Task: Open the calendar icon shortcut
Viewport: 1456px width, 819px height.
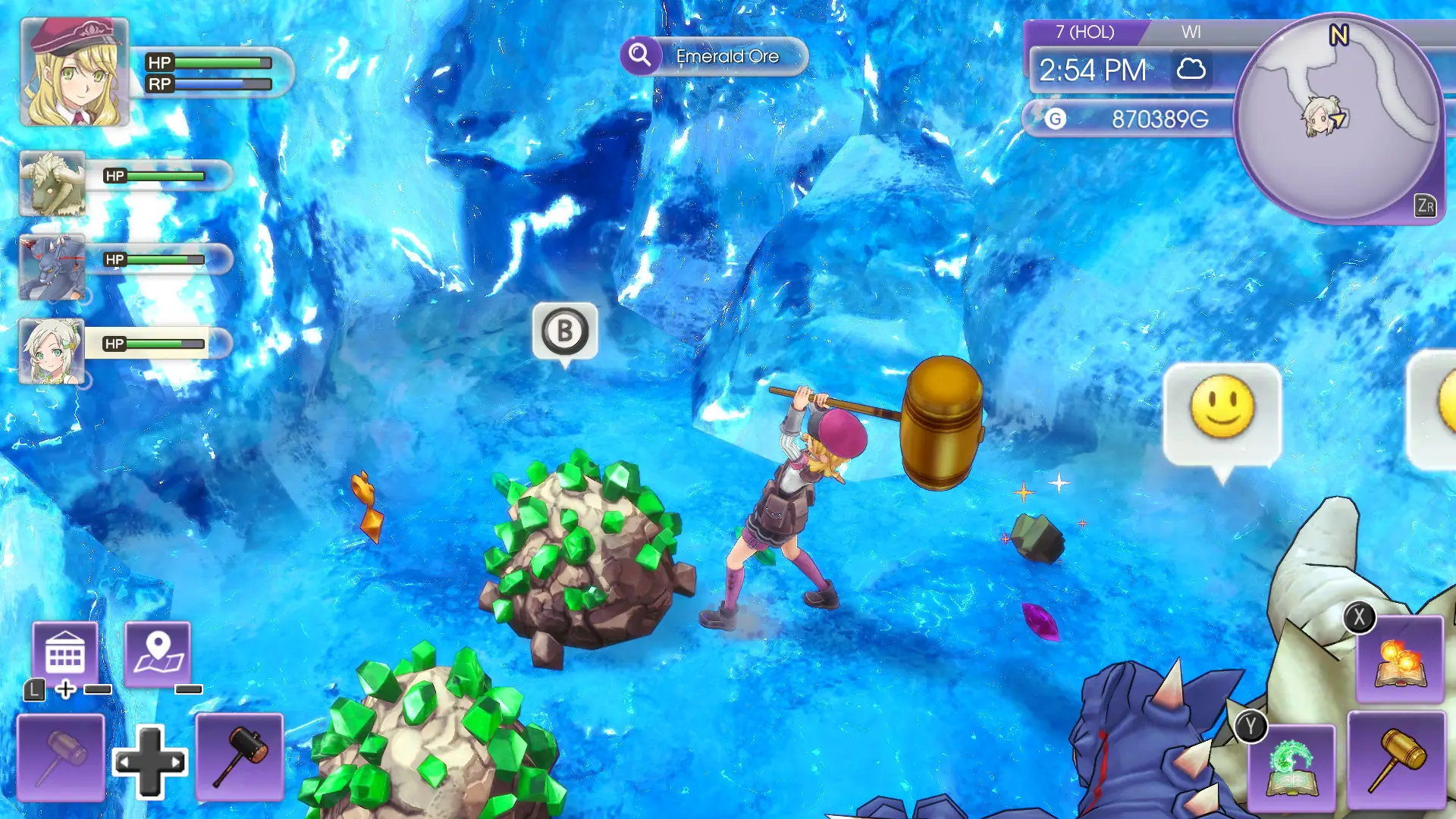Action: pyautogui.click(x=65, y=654)
